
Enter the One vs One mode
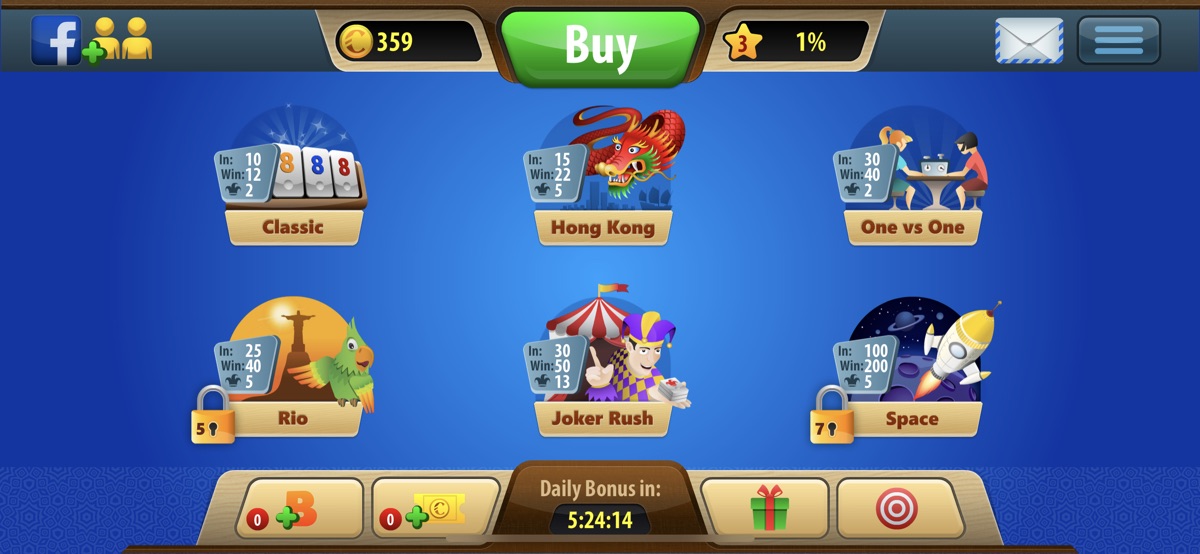pos(912,180)
